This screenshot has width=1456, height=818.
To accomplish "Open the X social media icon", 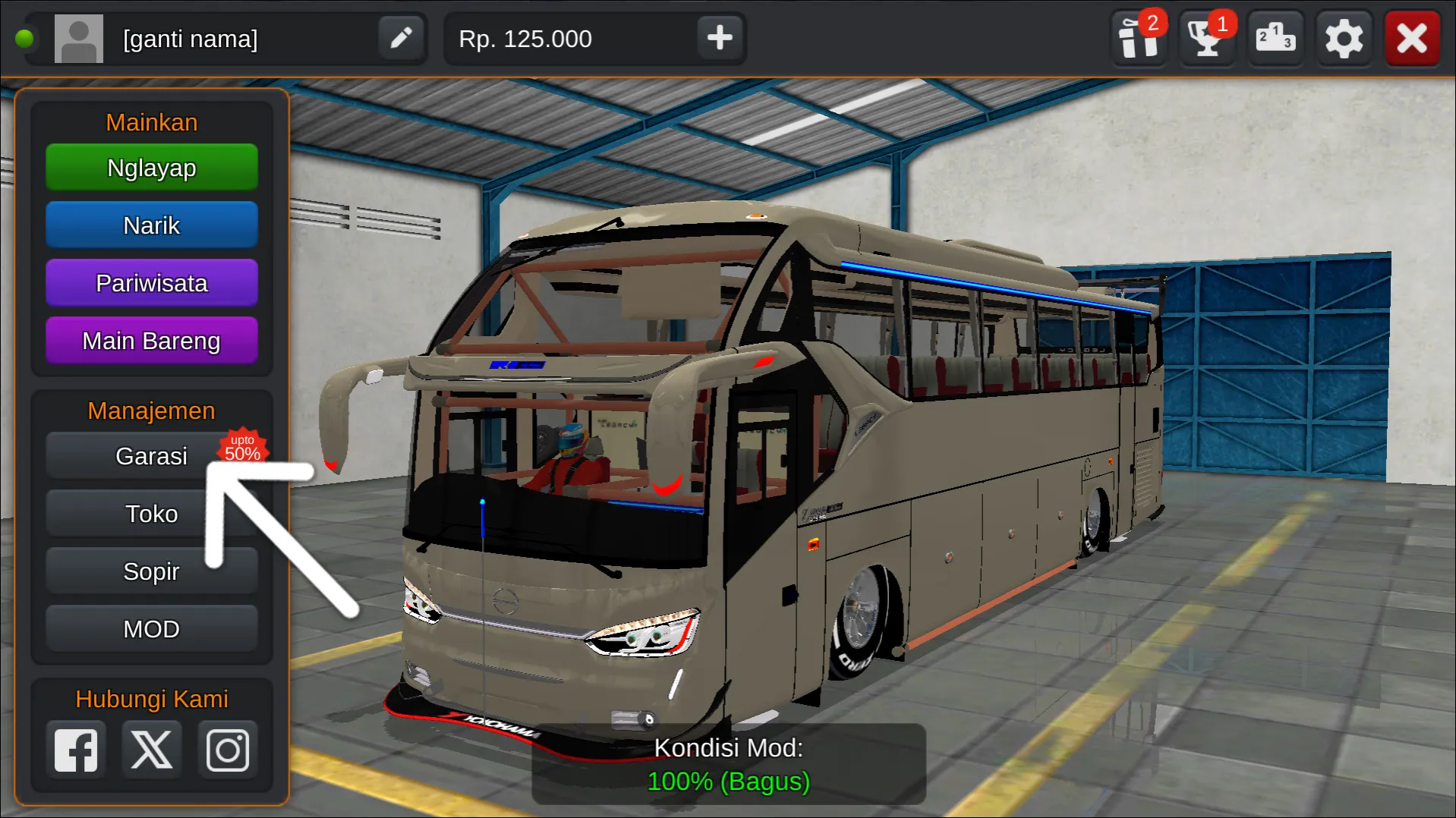I will pyautogui.click(x=151, y=749).
